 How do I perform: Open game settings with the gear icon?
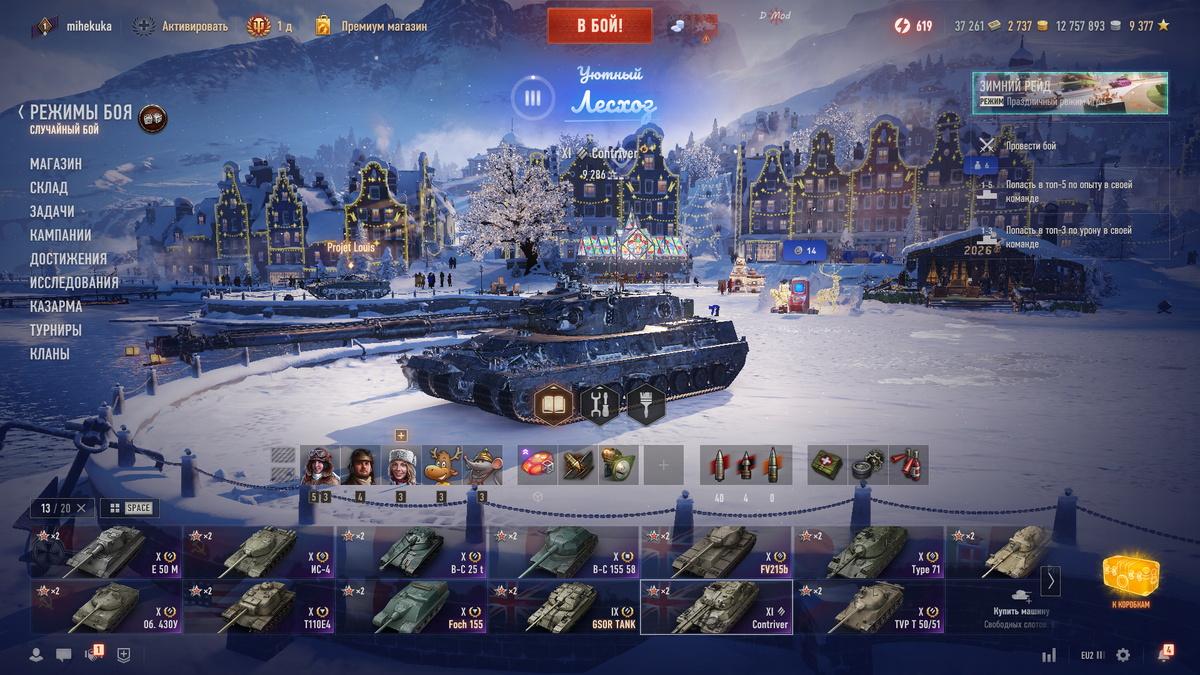pyautogui.click(x=1123, y=655)
